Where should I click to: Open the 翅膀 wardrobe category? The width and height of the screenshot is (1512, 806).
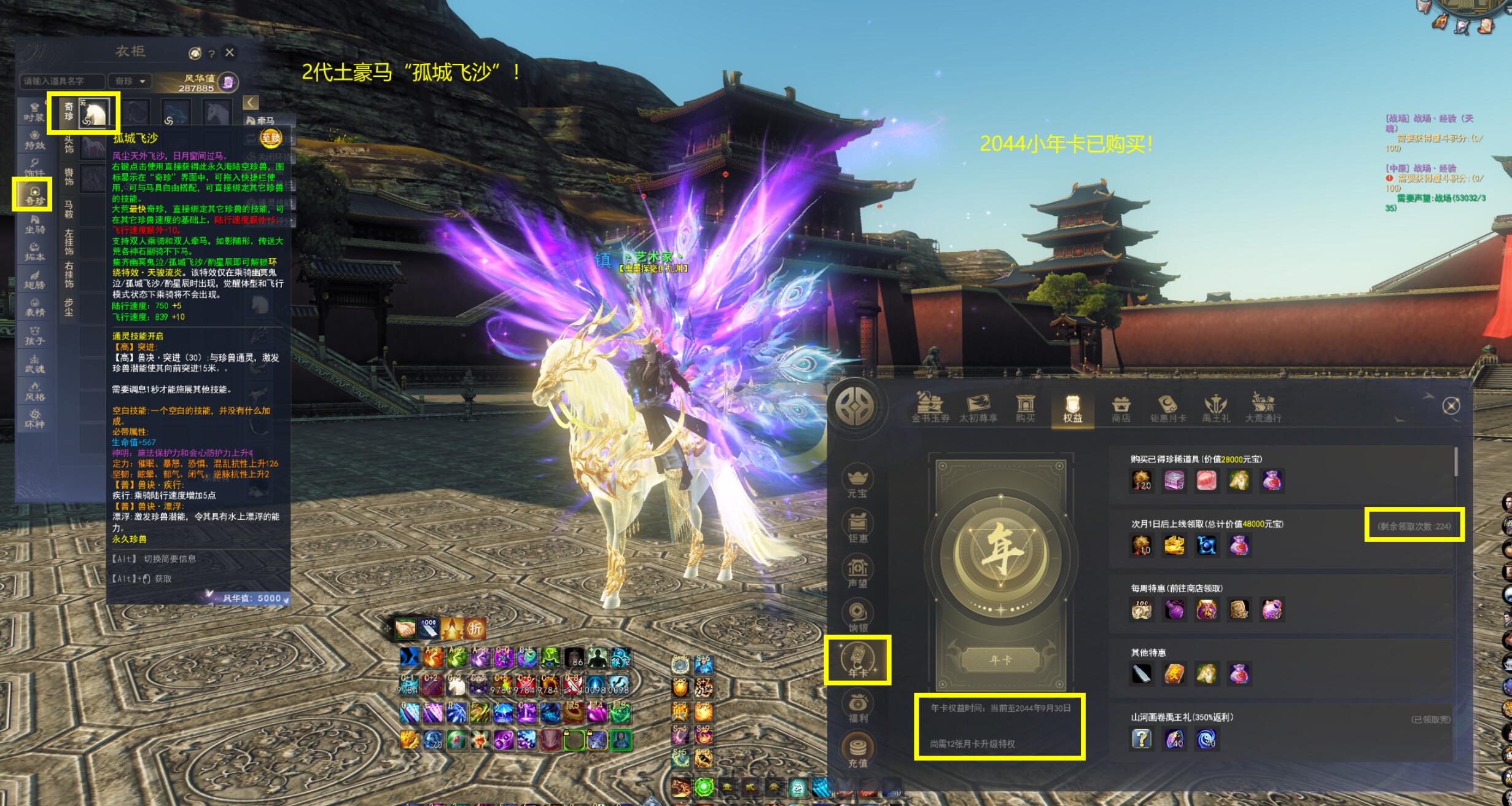(x=34, y=280)
